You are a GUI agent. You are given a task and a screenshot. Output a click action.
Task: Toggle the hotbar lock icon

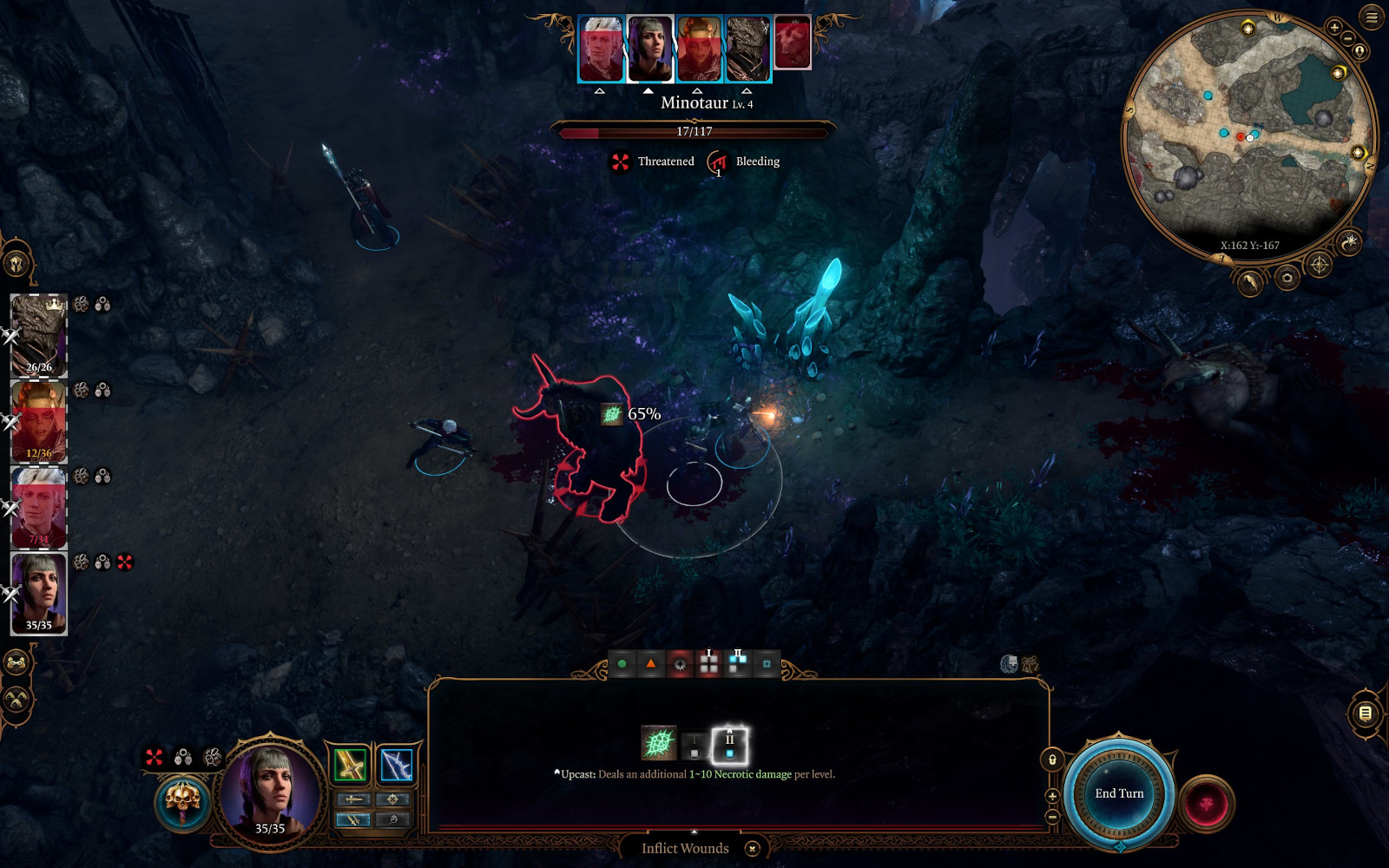coord(1052,760)
